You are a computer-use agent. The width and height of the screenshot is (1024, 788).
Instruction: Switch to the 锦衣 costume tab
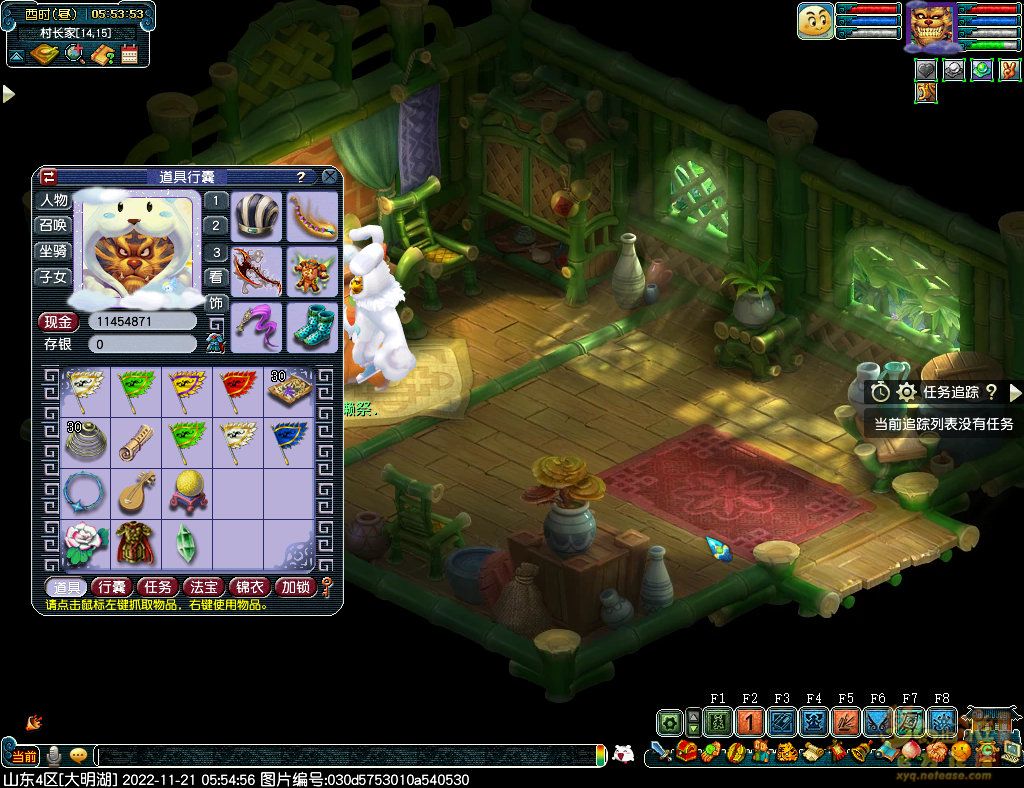pos(250,587)
